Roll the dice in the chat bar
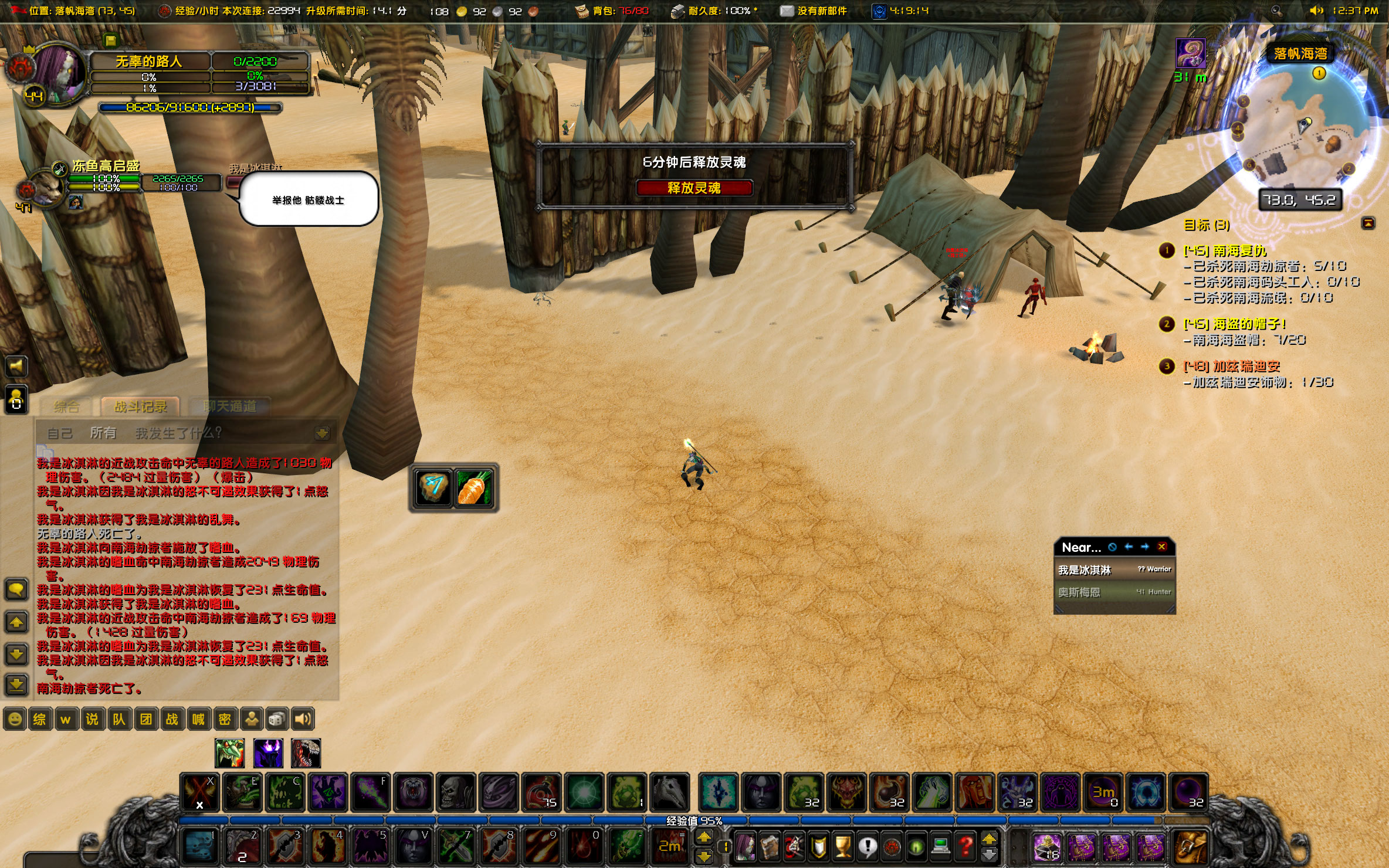1389x868 pixels. 277,719
